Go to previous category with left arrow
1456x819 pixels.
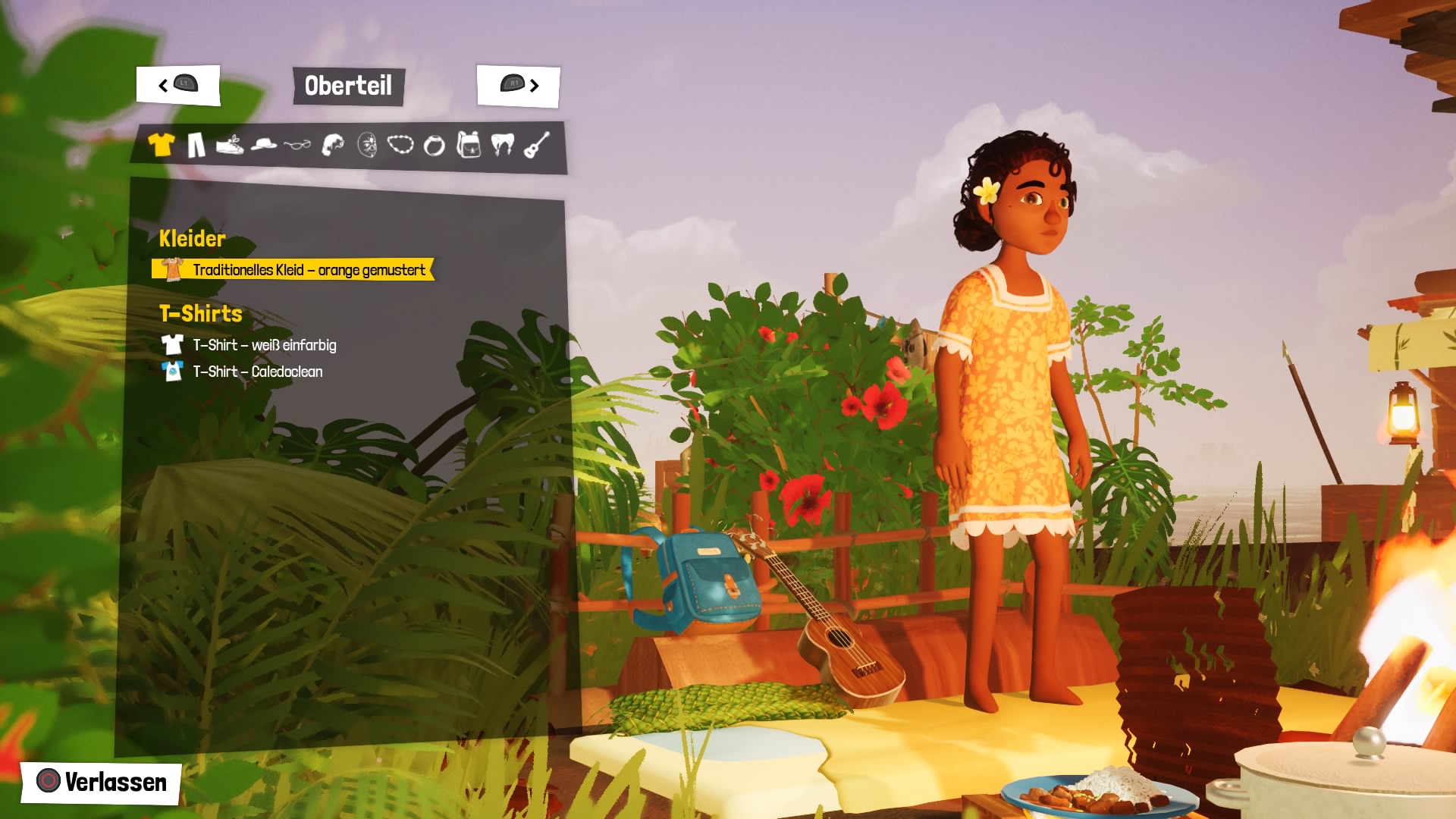[x=178, y=85]
